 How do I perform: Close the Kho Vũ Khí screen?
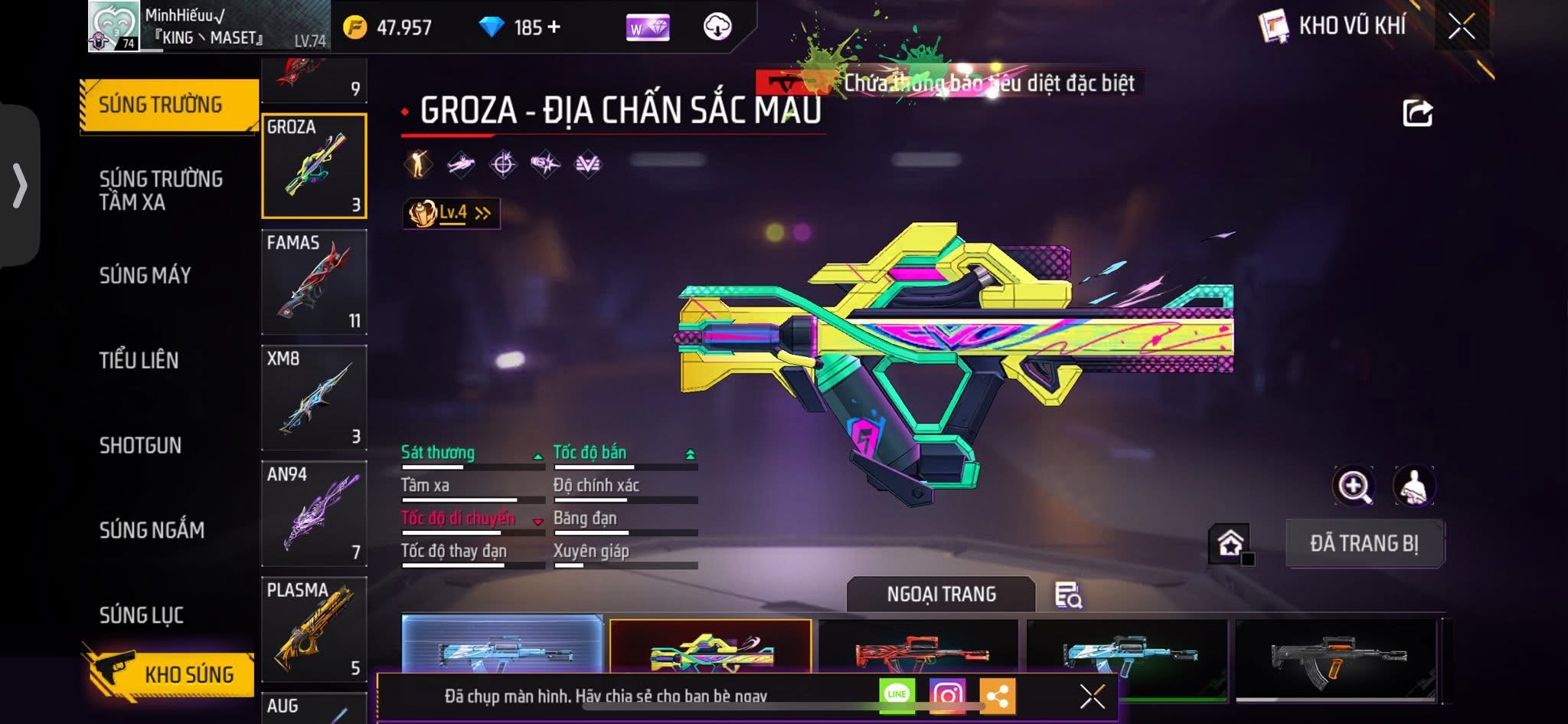(1461, 27)
